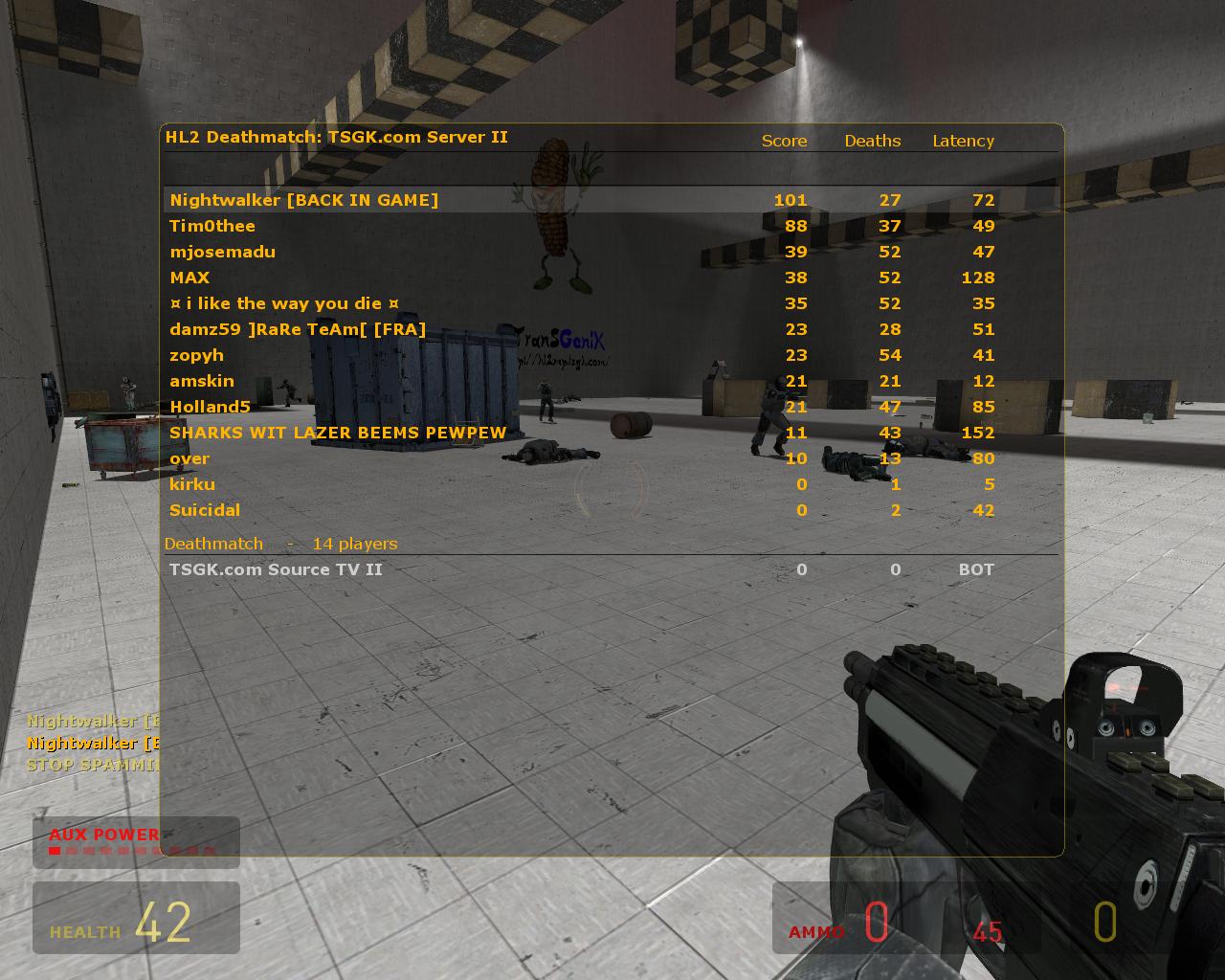
Task: Click the STOP SPAMMING chat message
Action: point(92,765)
